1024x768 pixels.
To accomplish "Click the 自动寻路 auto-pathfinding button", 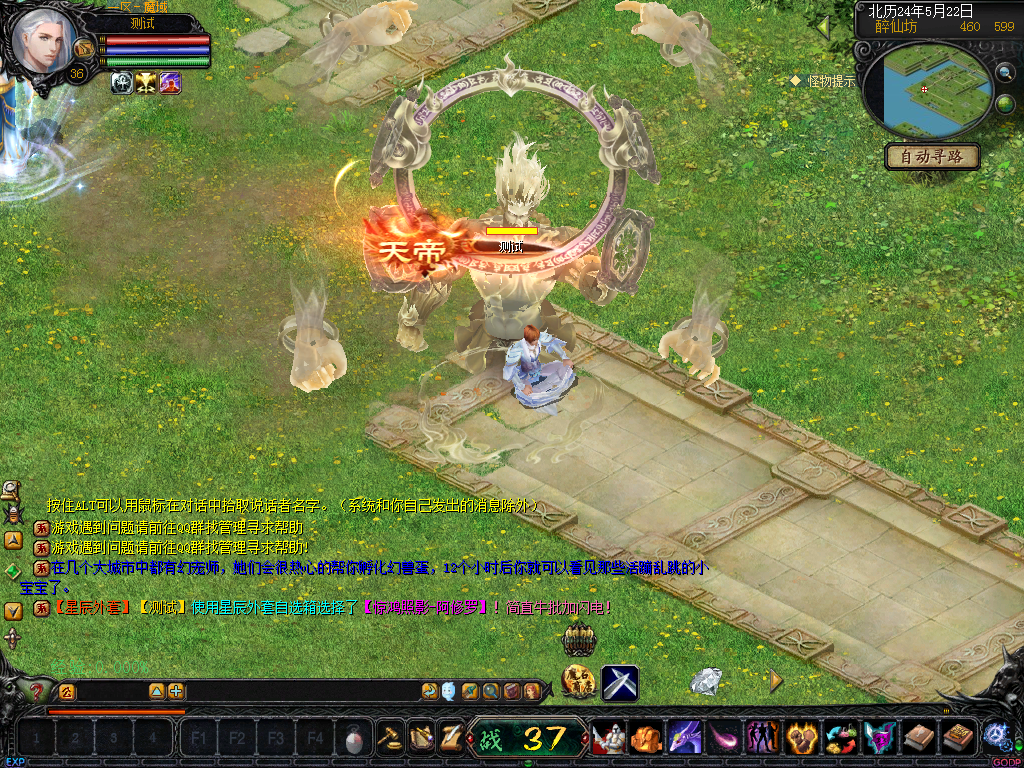I will [x=932, y=157].
